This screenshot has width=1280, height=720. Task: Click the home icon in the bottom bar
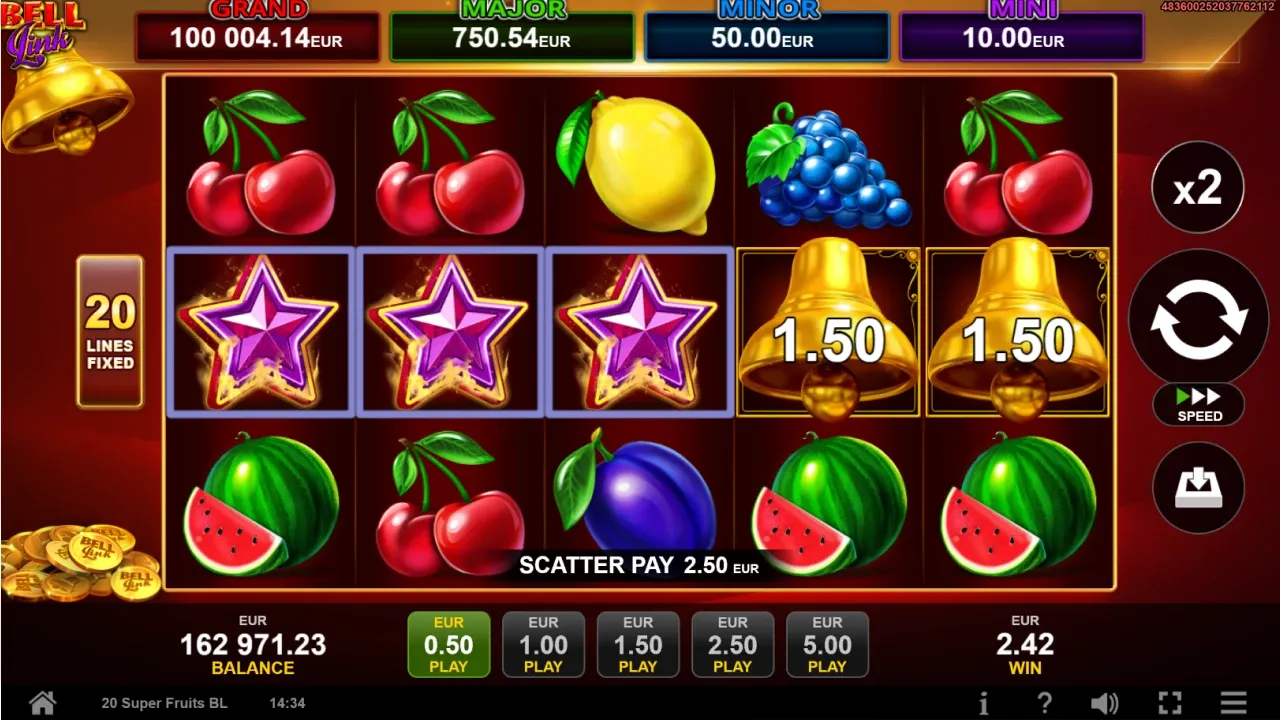pyautogui.click(x=40, y=703)
